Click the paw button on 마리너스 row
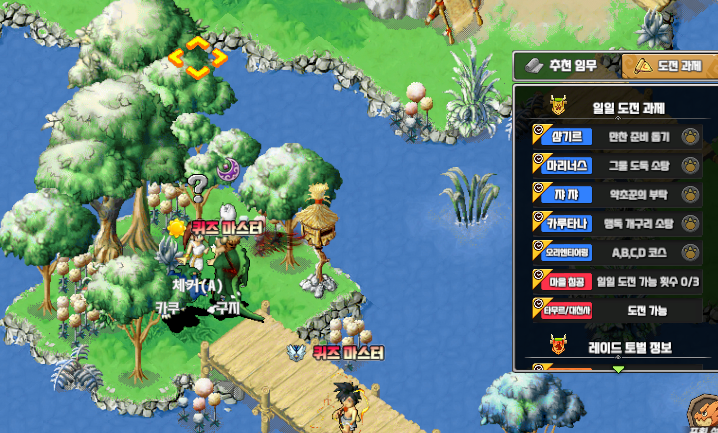This screenshot has height=433, width=718. point(690,165)
